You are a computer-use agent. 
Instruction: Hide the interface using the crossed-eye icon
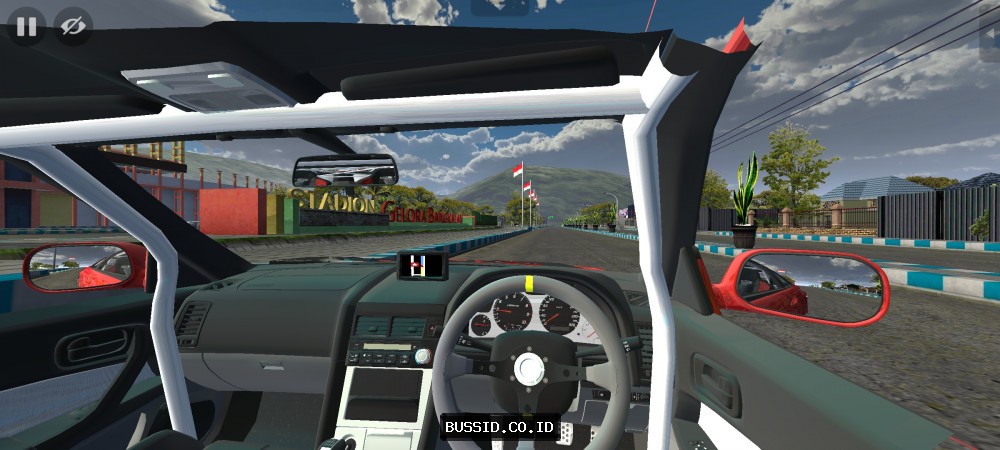click(x=72, y=26)
